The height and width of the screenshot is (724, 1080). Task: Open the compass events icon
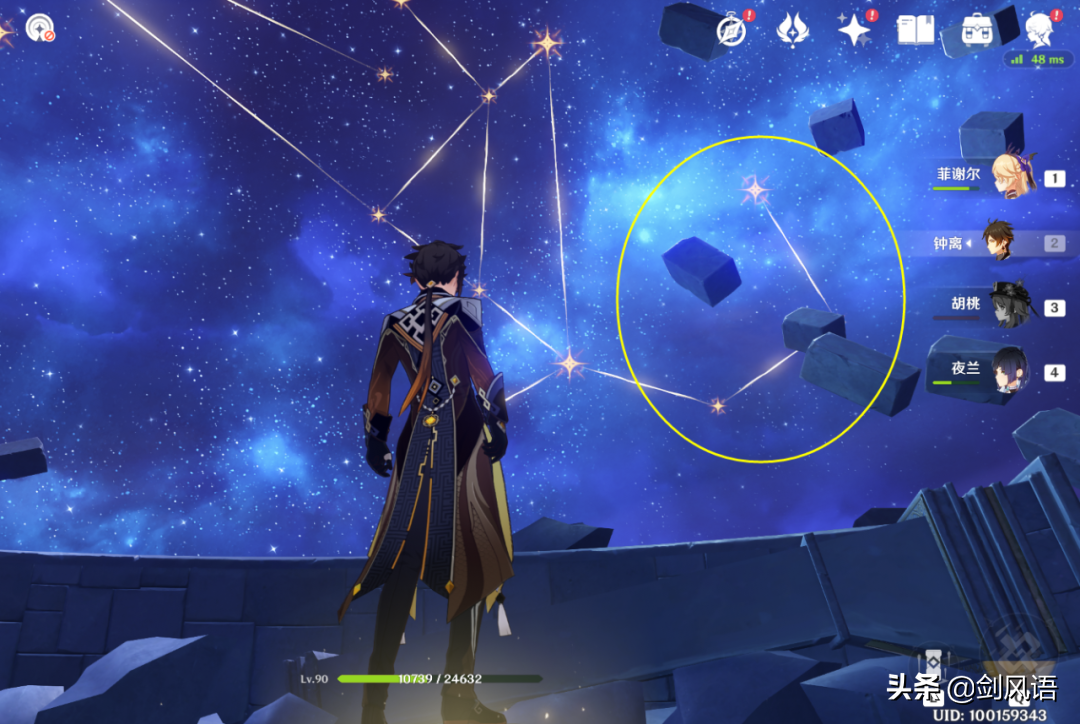[732, 31]
